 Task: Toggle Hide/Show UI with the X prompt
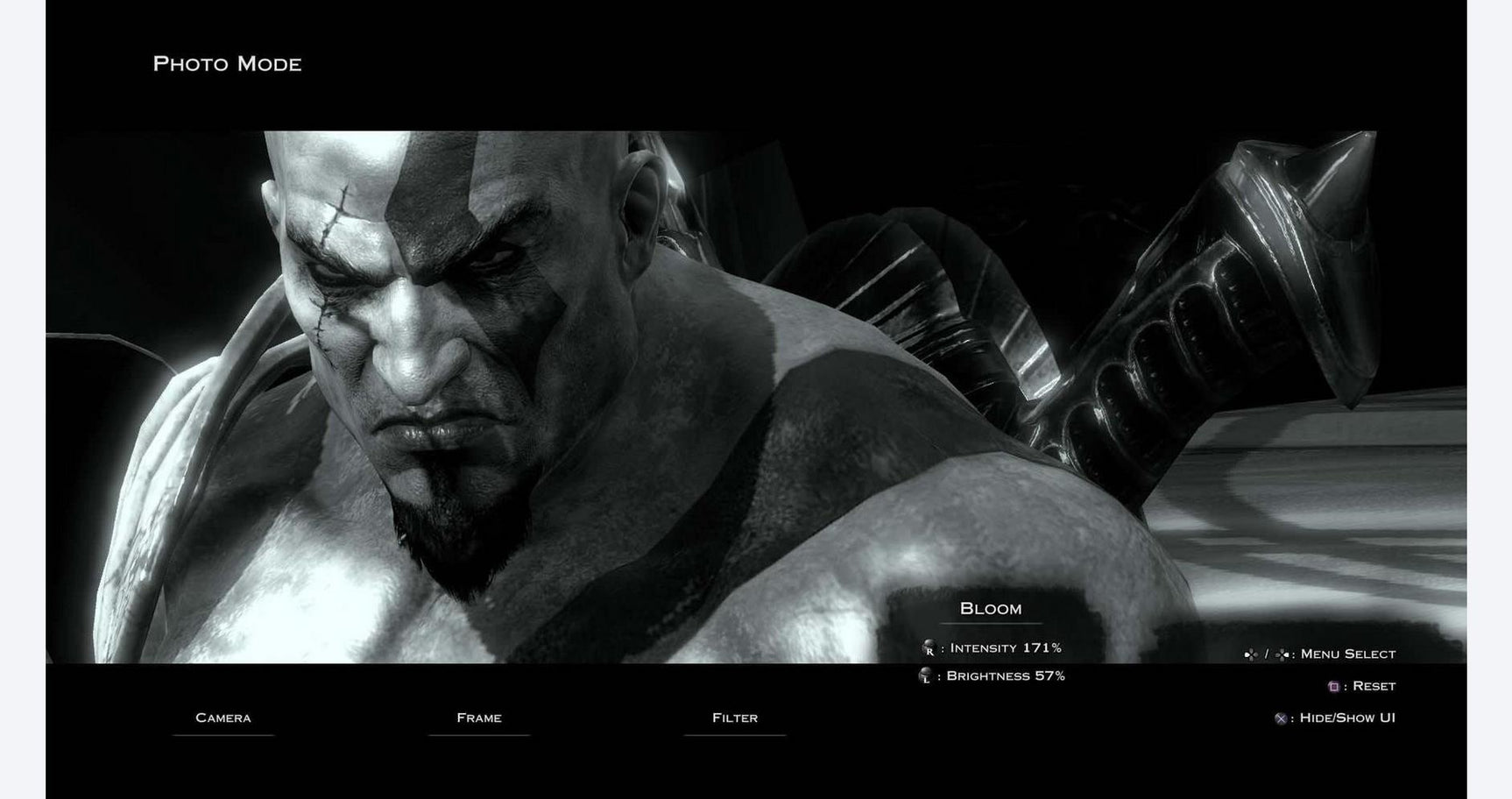[1345, 719]
